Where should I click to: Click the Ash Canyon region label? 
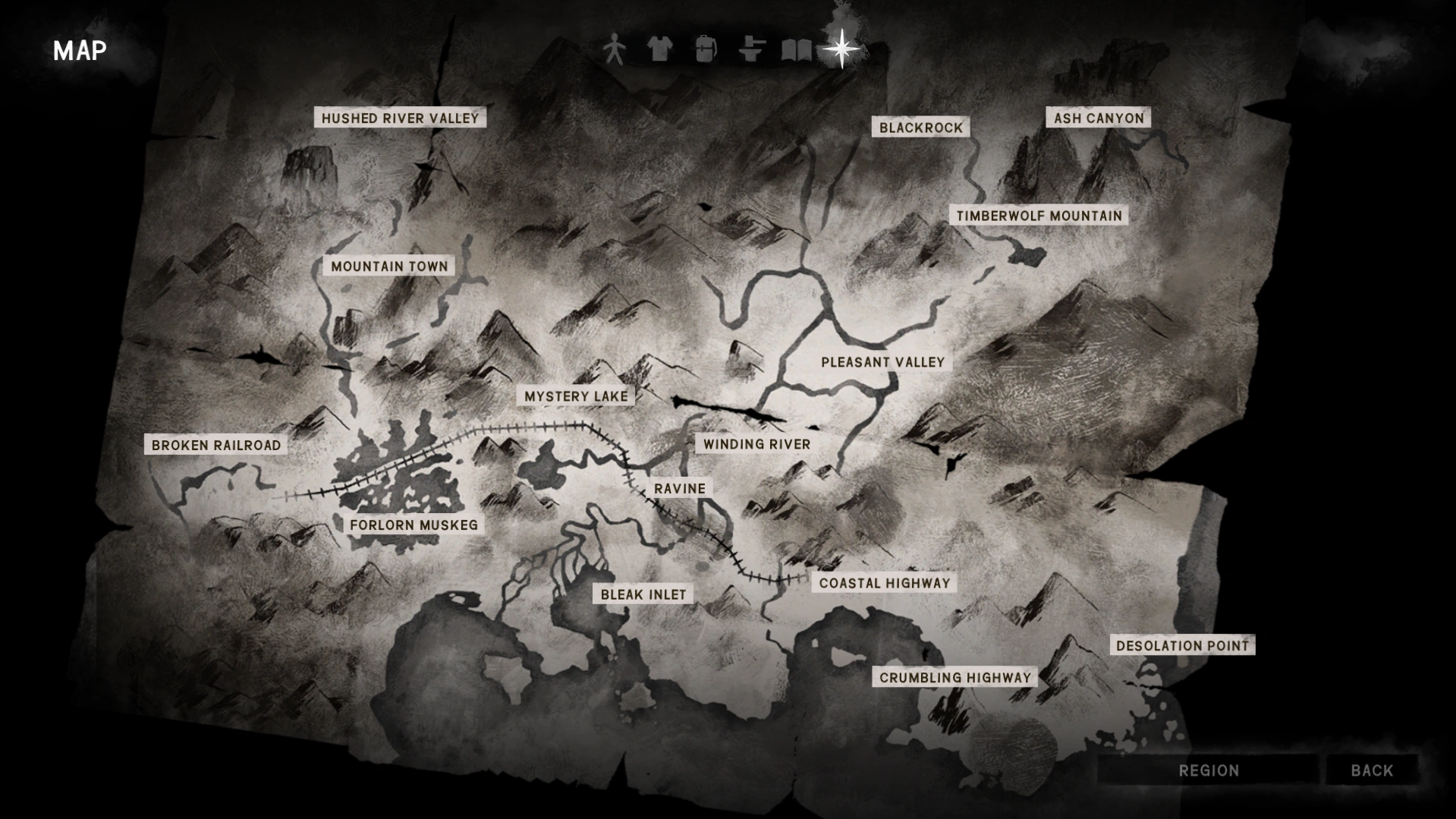pos(1098,118)
